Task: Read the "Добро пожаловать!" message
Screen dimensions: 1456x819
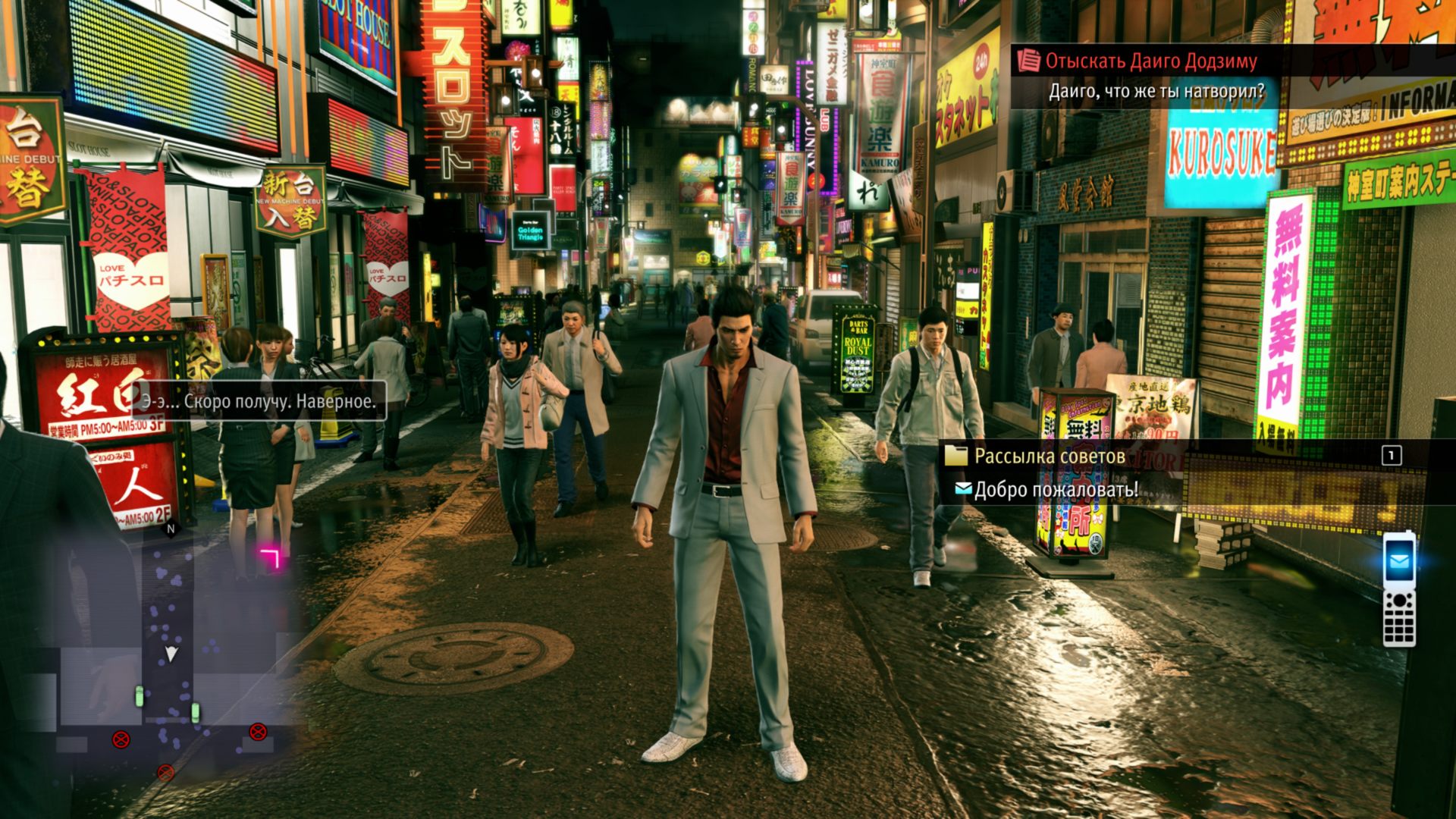Action: pyautogui.click(x=1055, y=490)
